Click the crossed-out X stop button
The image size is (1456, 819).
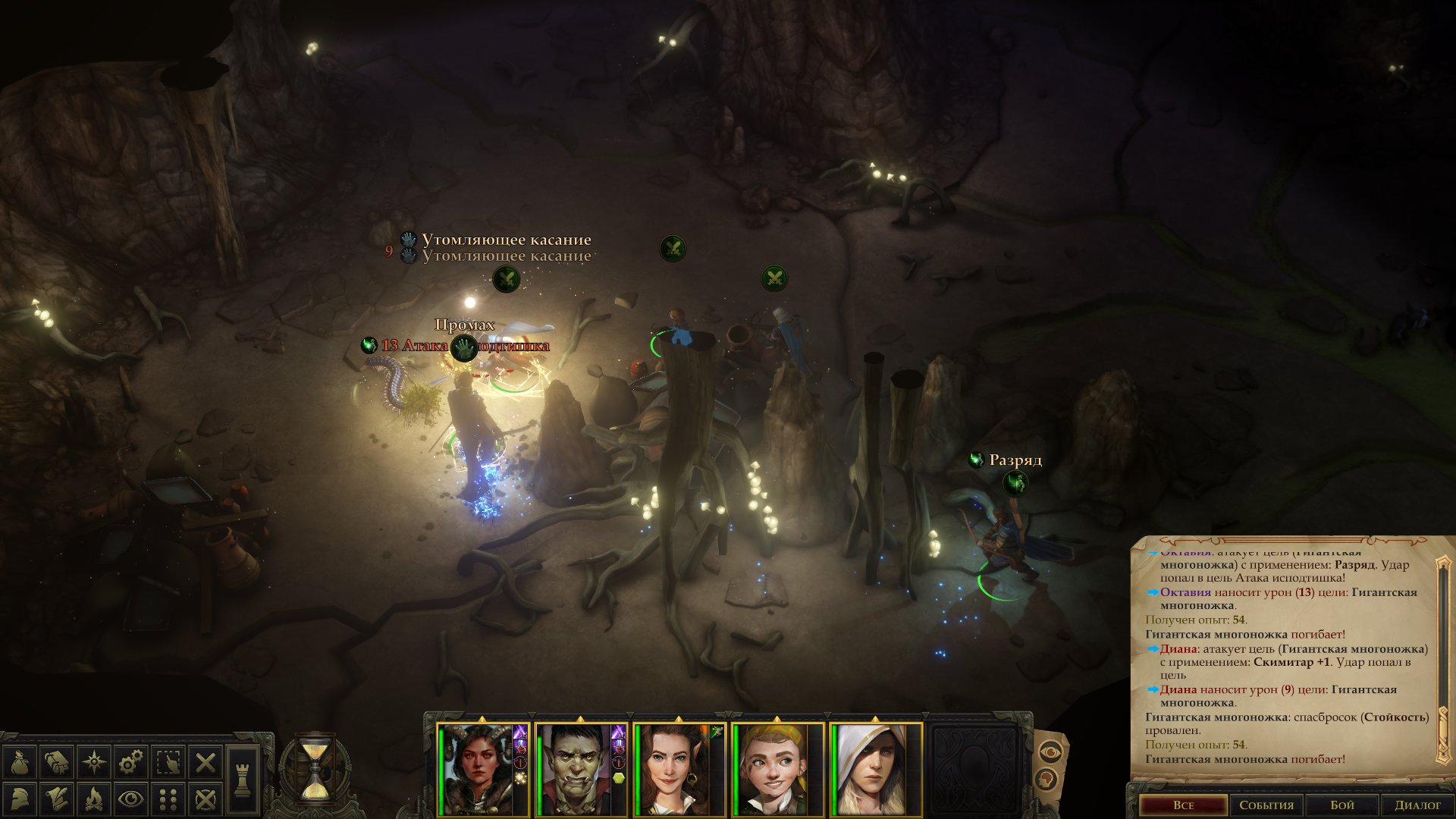click(205, 762)
